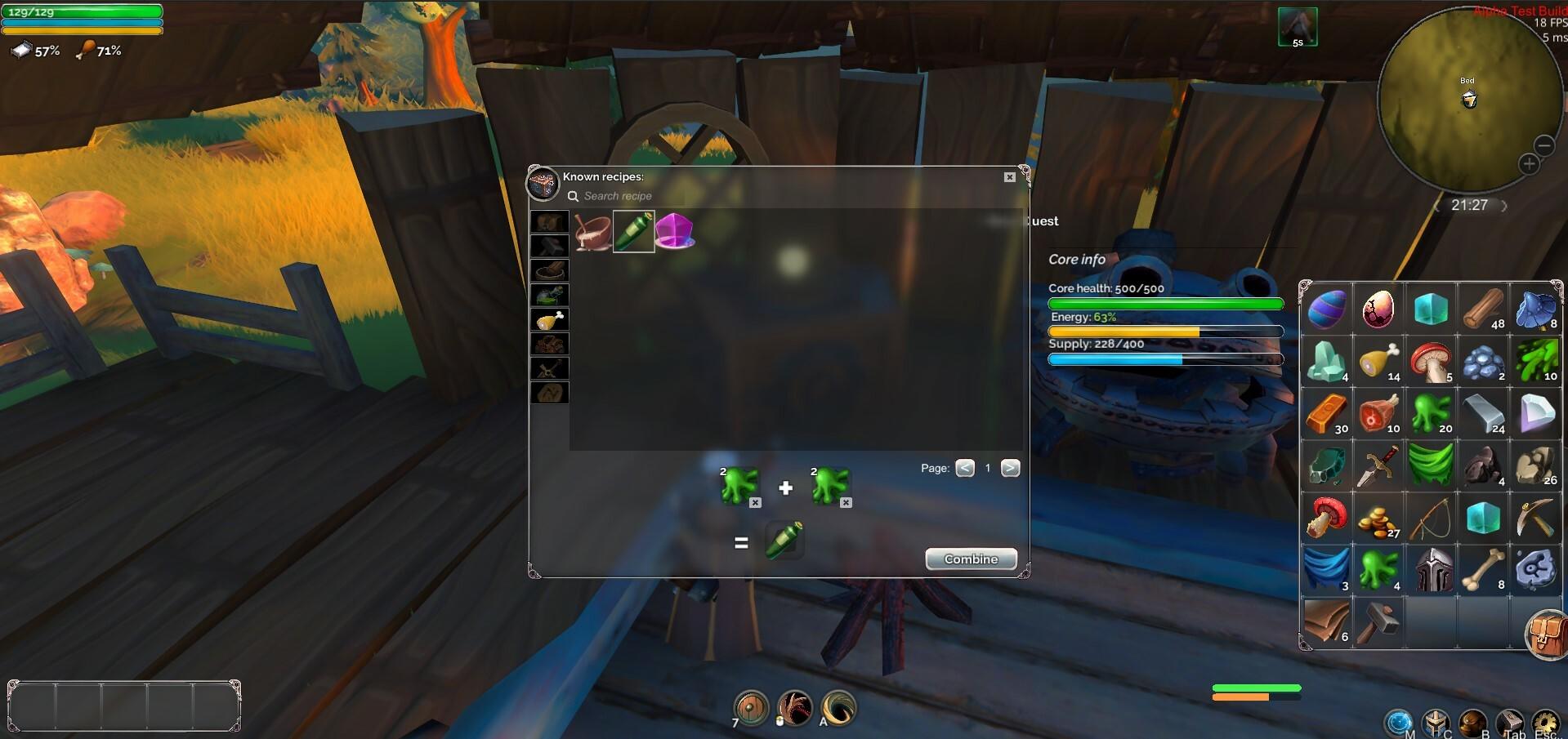Toggle the crafting station active effect icon
Image resolution: width=1568 pixels, height=739 pixels.
1298,26
